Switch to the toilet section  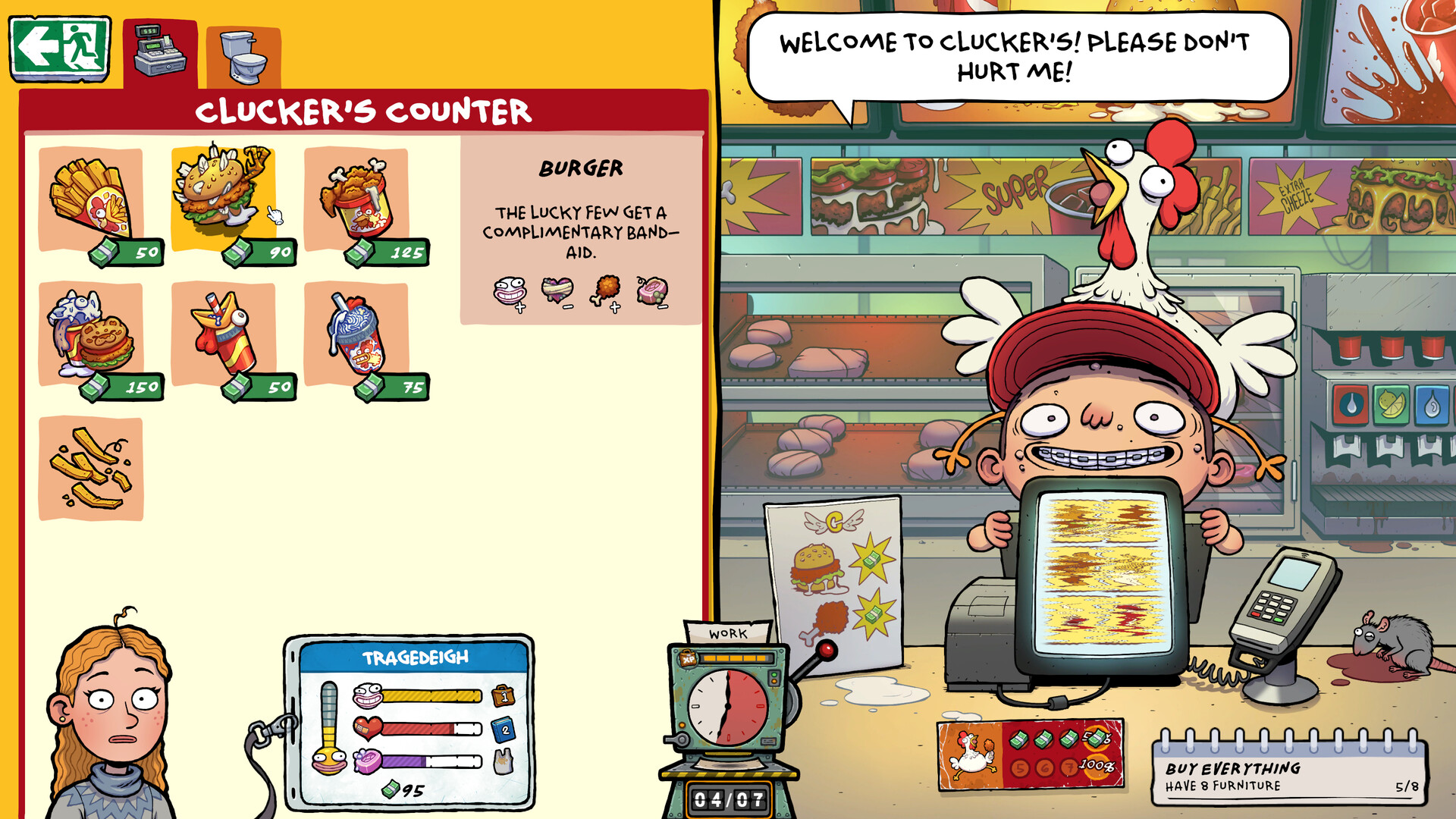241,53
